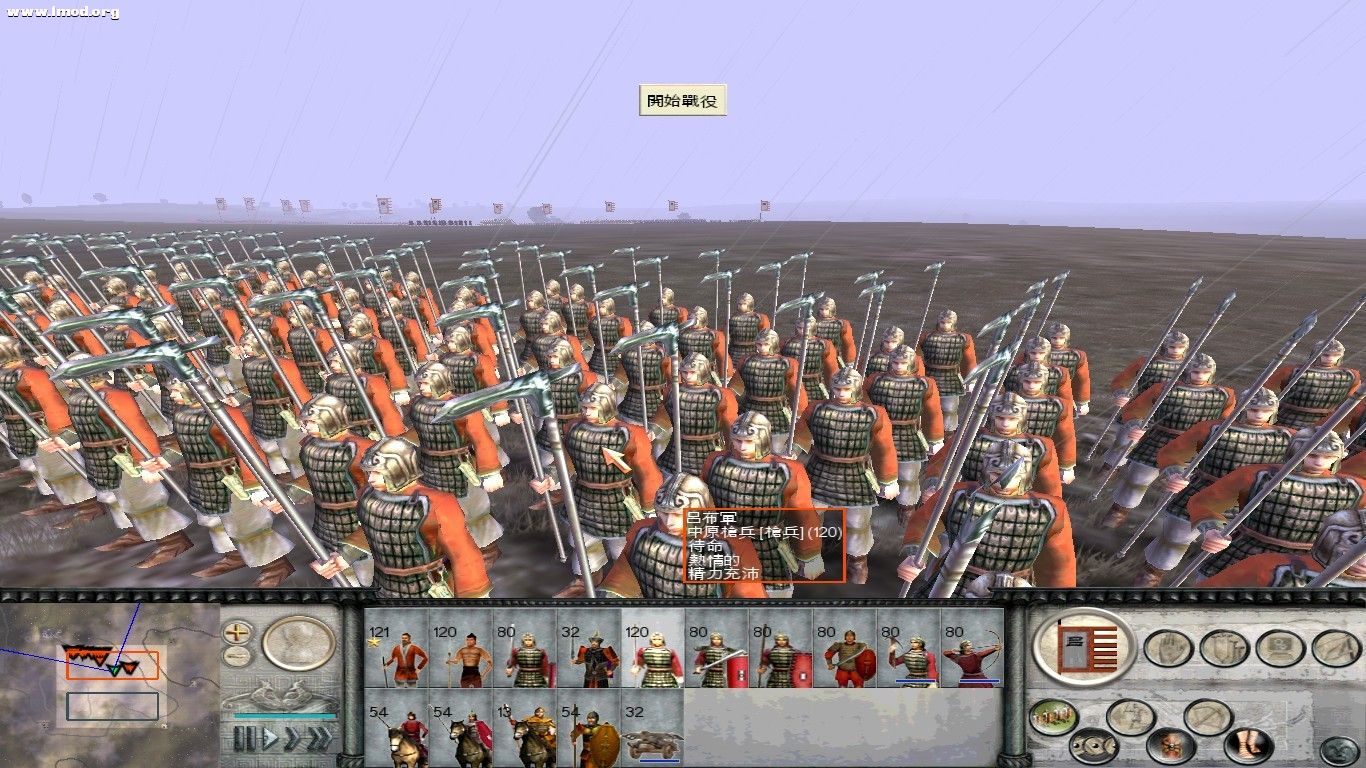1366x768 pixels.
Task: Click the special ability icon beside formations
Action: 1335,648
